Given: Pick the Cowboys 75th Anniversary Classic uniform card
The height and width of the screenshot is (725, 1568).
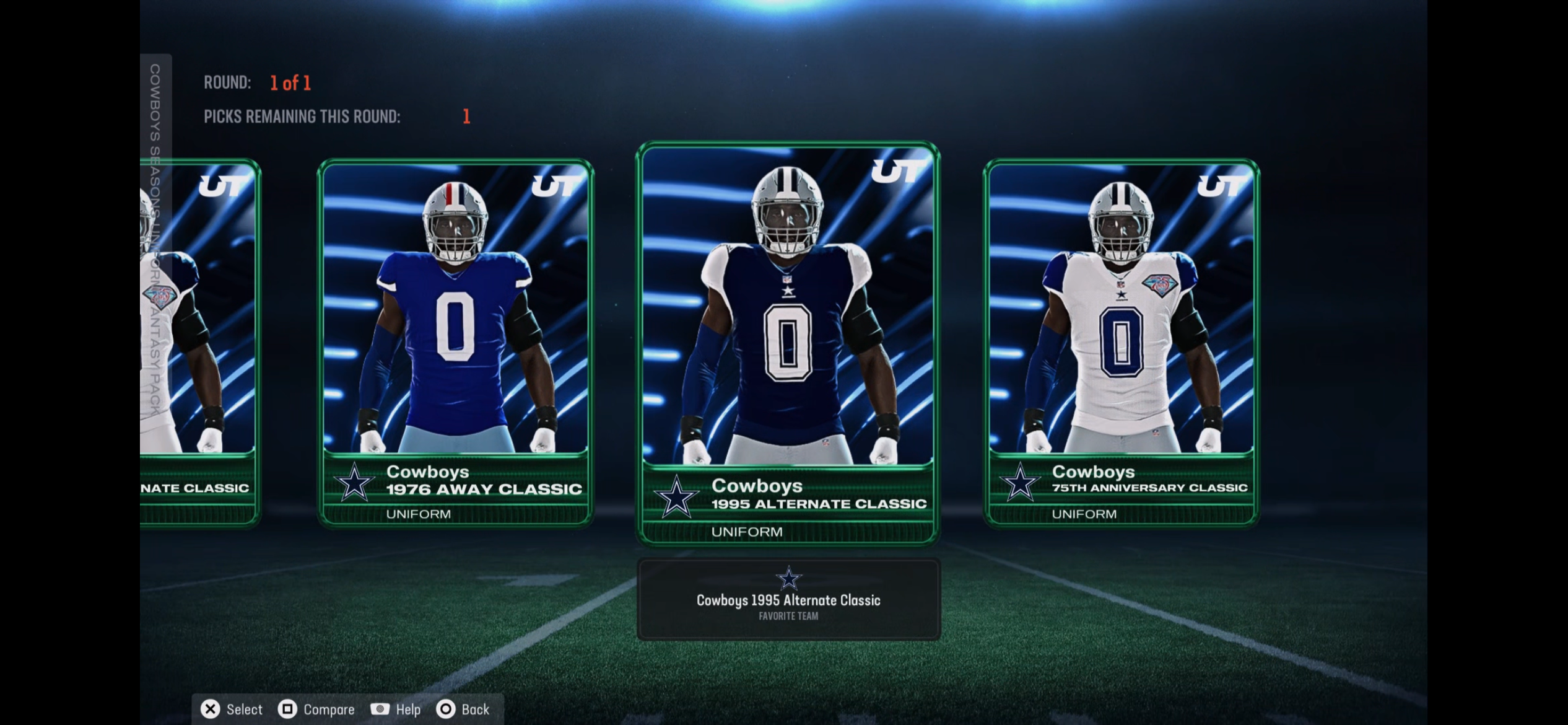Looking at the screenshot, I should pos(1121,342).
